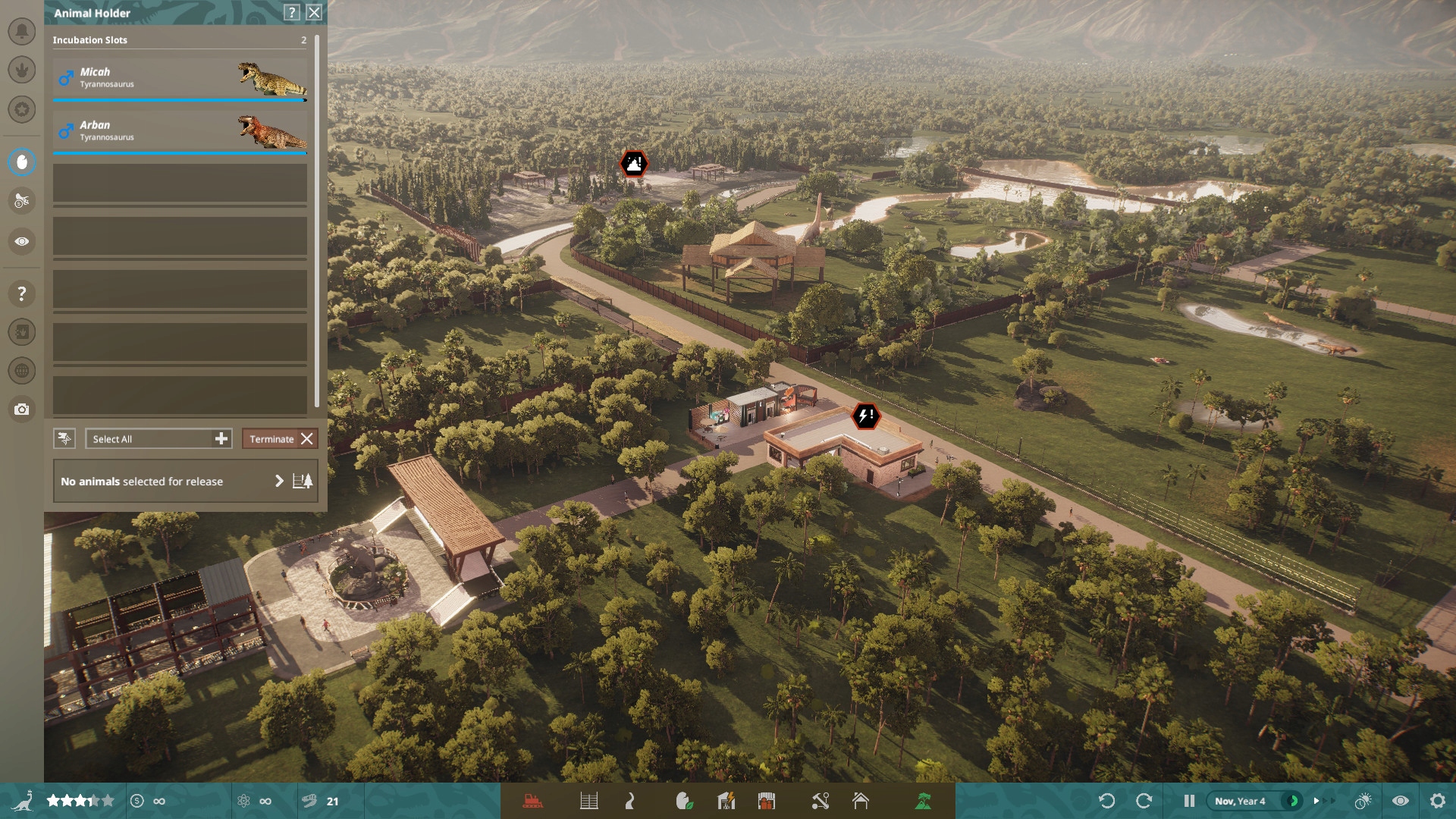Open the terrain editing tool
The image size is (1456, 819).
click(921, 801)
